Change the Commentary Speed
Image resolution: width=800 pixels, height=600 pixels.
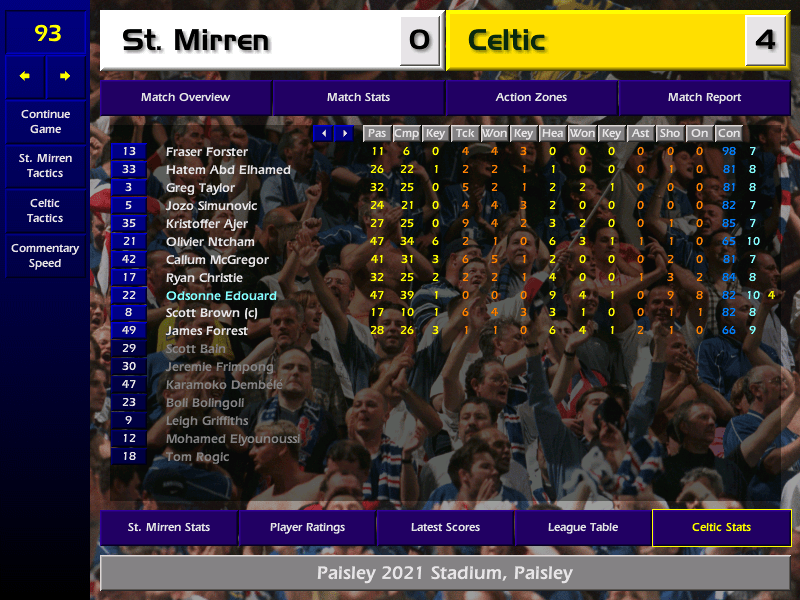pos(45,255)
